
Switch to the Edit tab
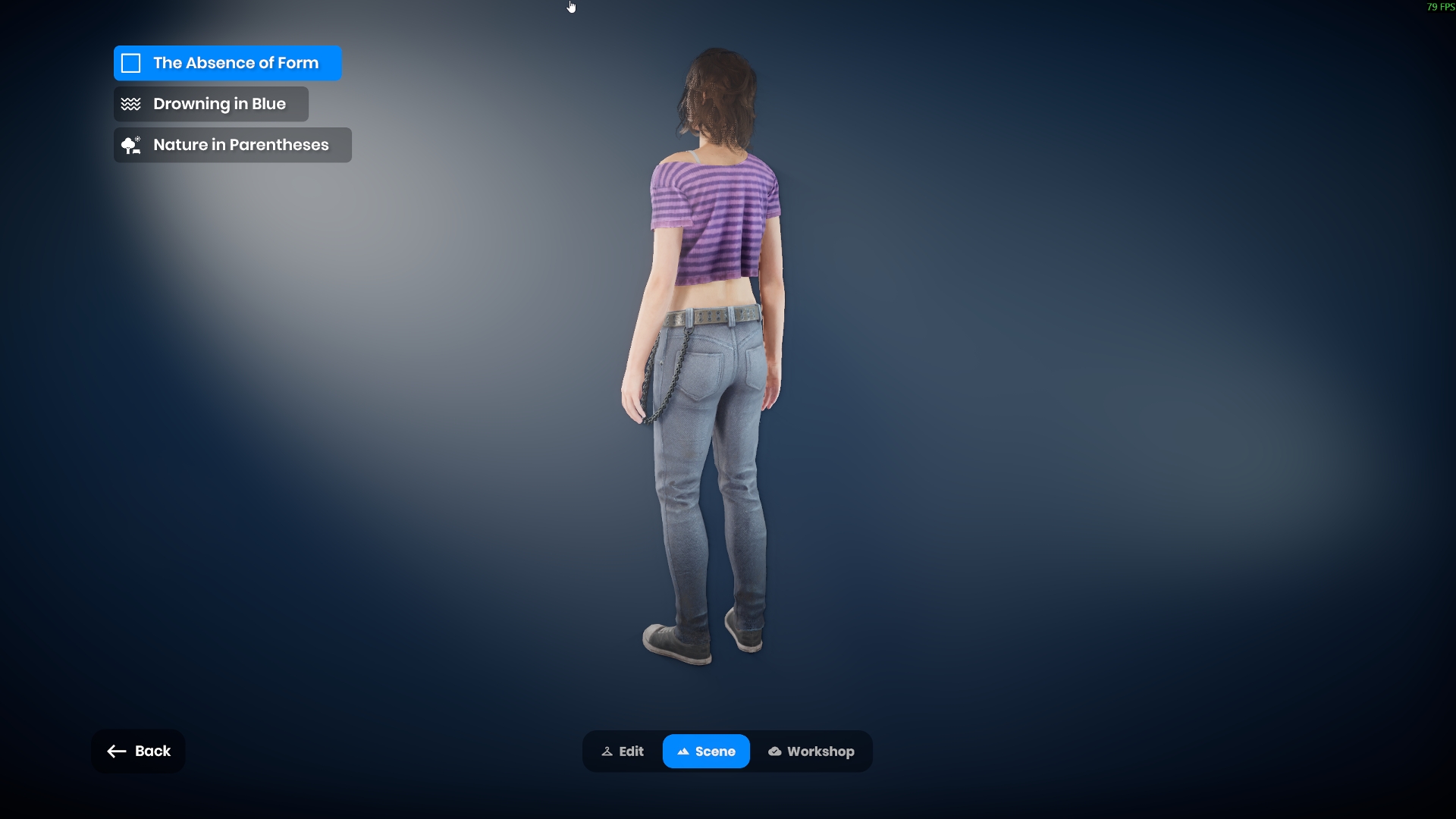(x=623, y=752)
